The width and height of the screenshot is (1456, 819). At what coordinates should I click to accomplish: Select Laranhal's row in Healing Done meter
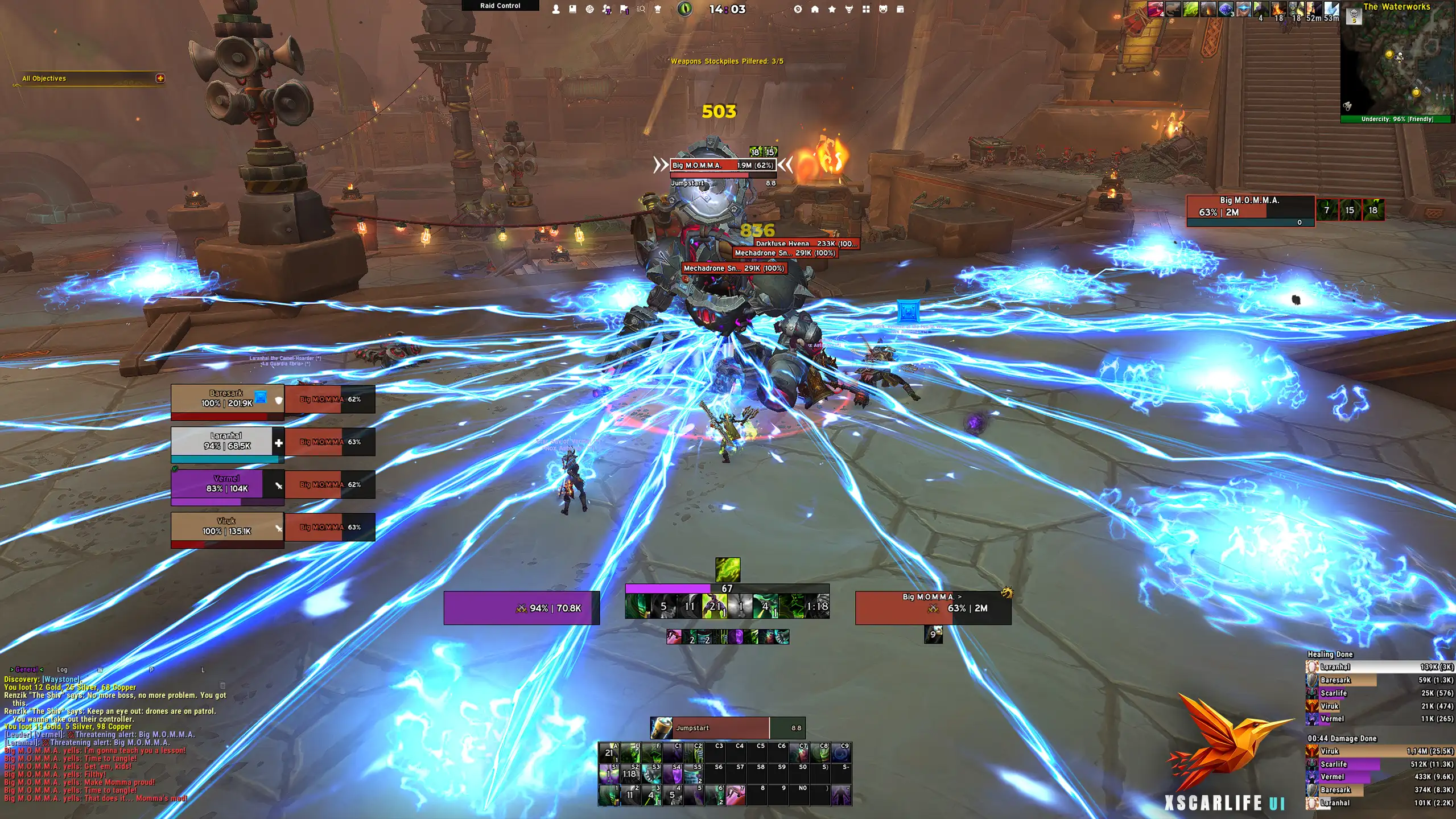click(x=1380, y=666)
